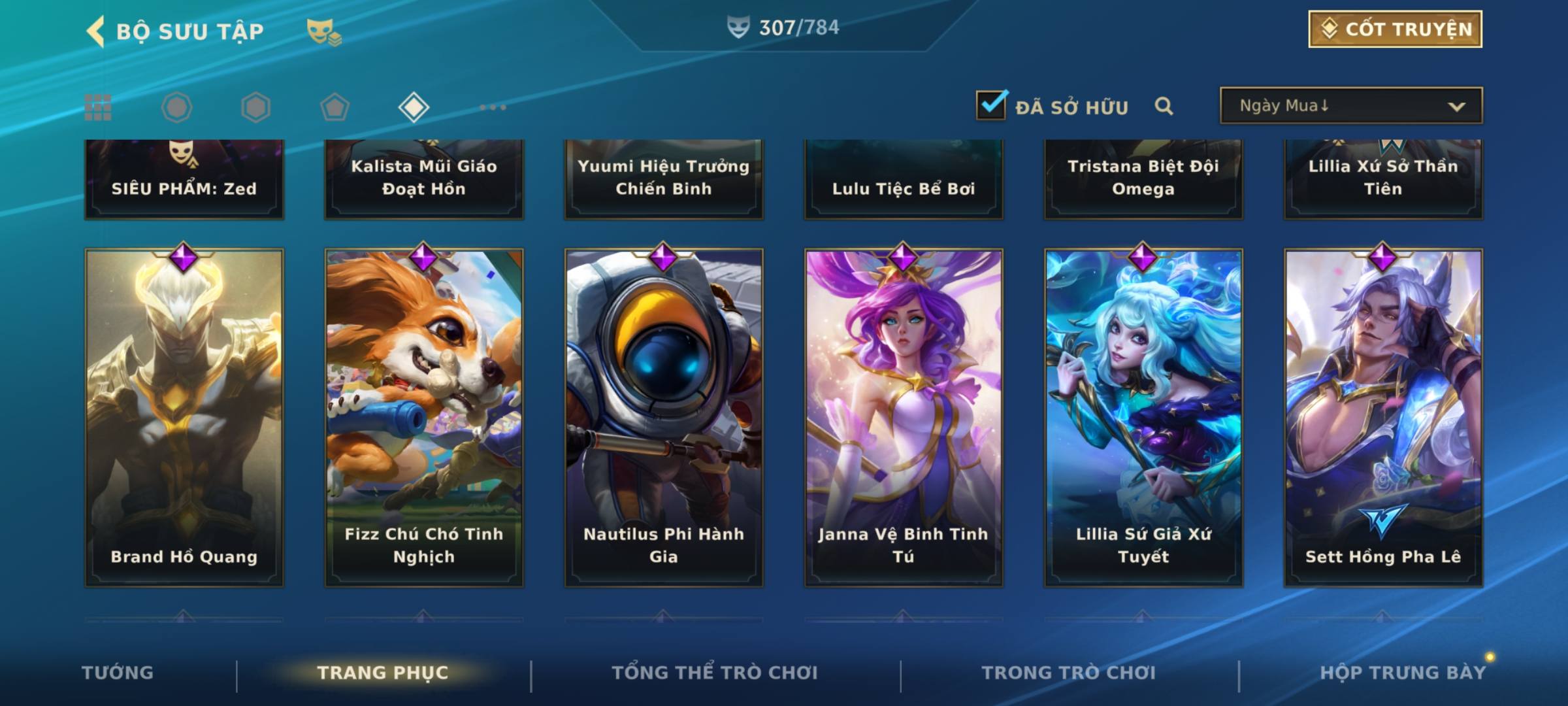Open the Cốt Truyện button
This screenshot has width=1568, height=706.
[x=1395, y=29]
